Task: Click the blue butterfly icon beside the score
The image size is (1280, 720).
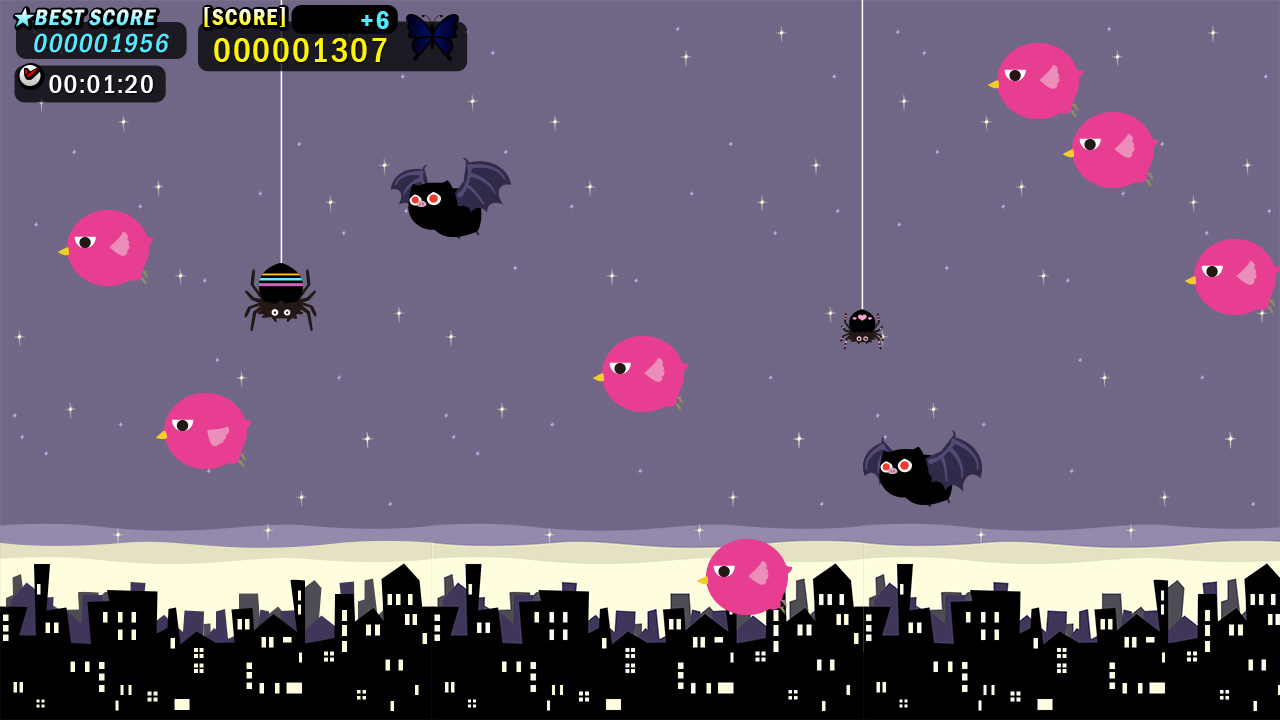Action: click(x=432, y=37)
